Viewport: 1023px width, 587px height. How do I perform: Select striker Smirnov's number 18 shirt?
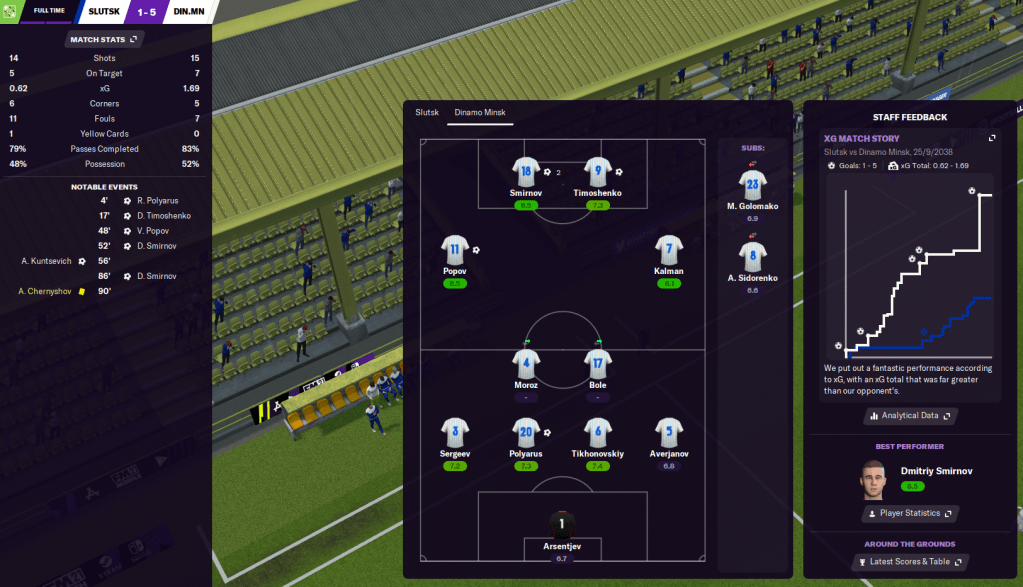[x=526, y=171]
